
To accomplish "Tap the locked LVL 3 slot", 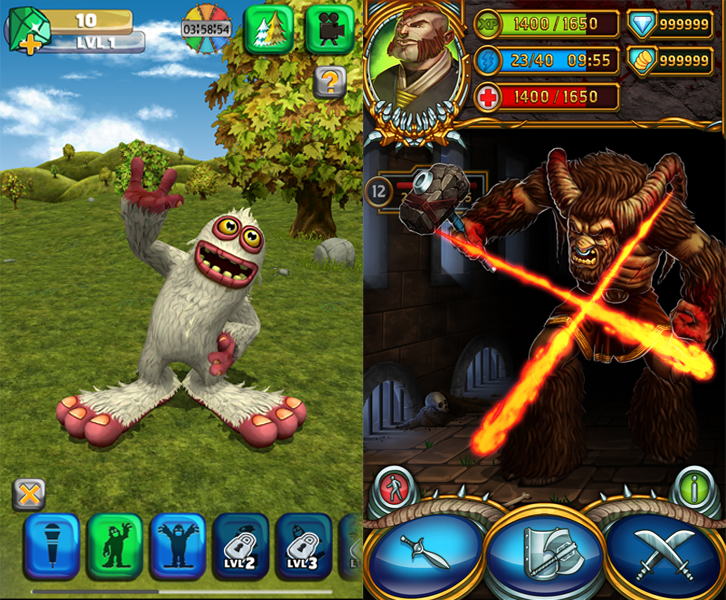I will click(x=303, y=546).
